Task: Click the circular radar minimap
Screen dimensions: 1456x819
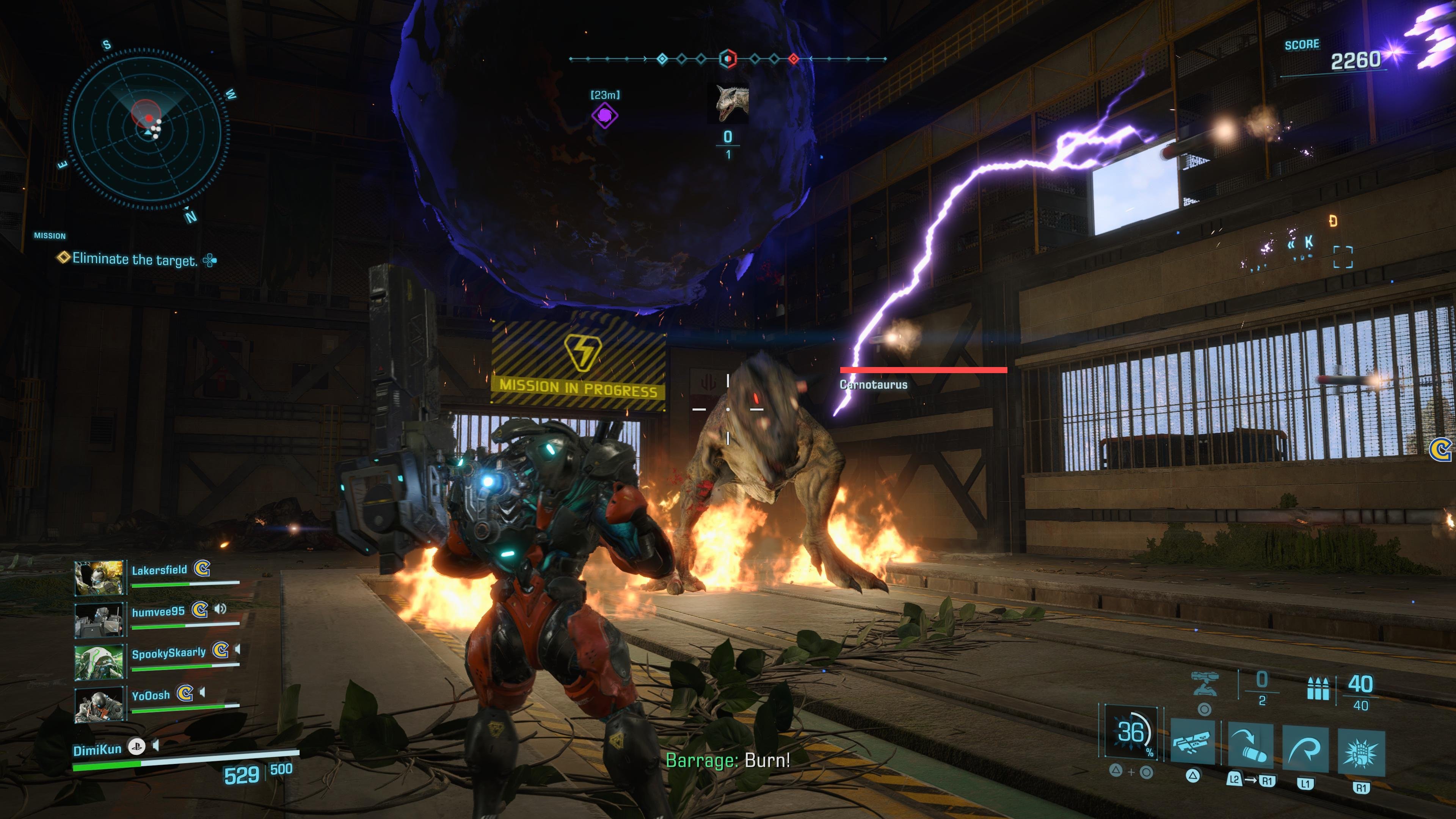Action: click(146, 129)
